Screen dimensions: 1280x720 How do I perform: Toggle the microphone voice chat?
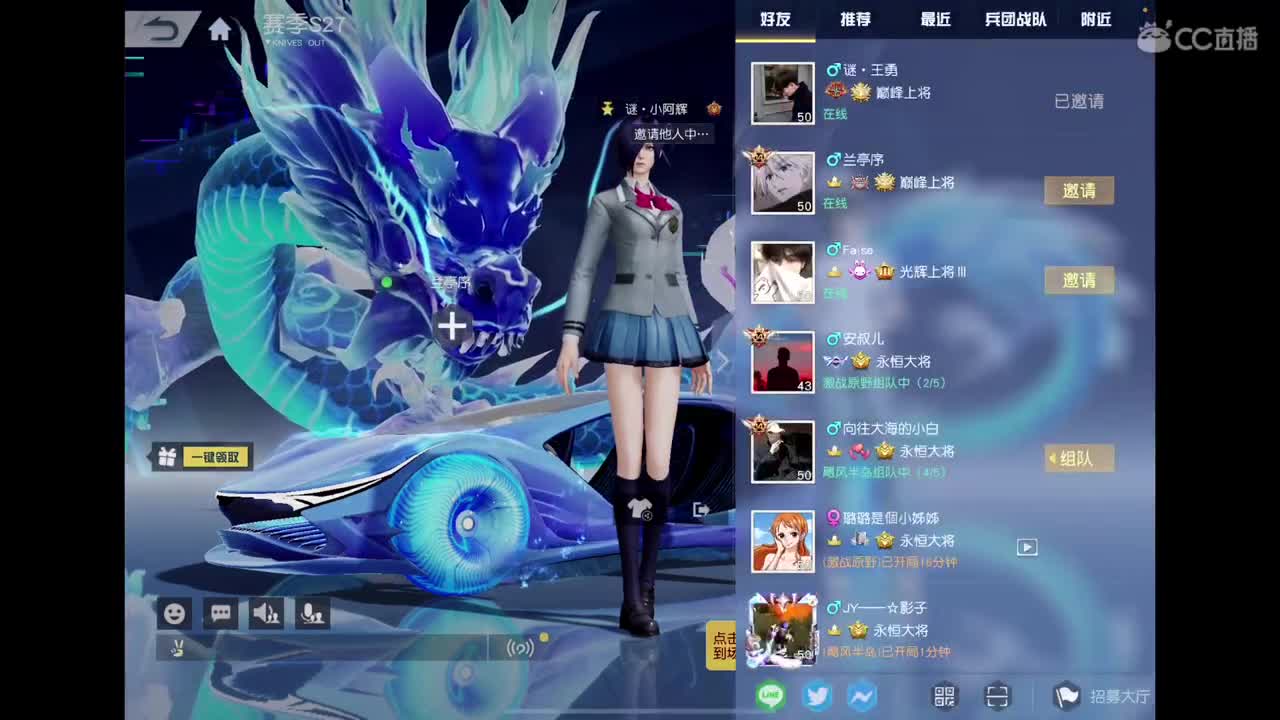pyautogui.click(x=310, y=613)
